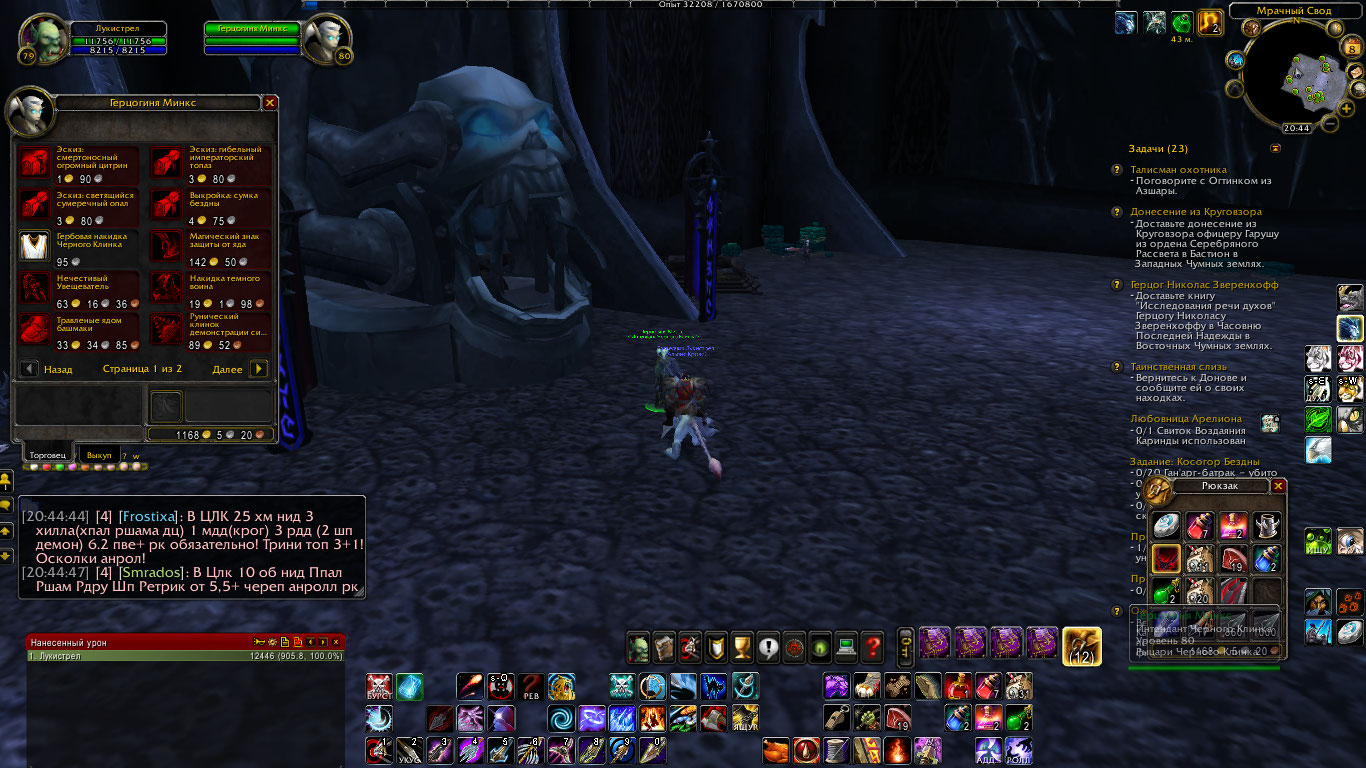Open the golden backpack bag slot

pyautogui.click(x=1081, y=645)
